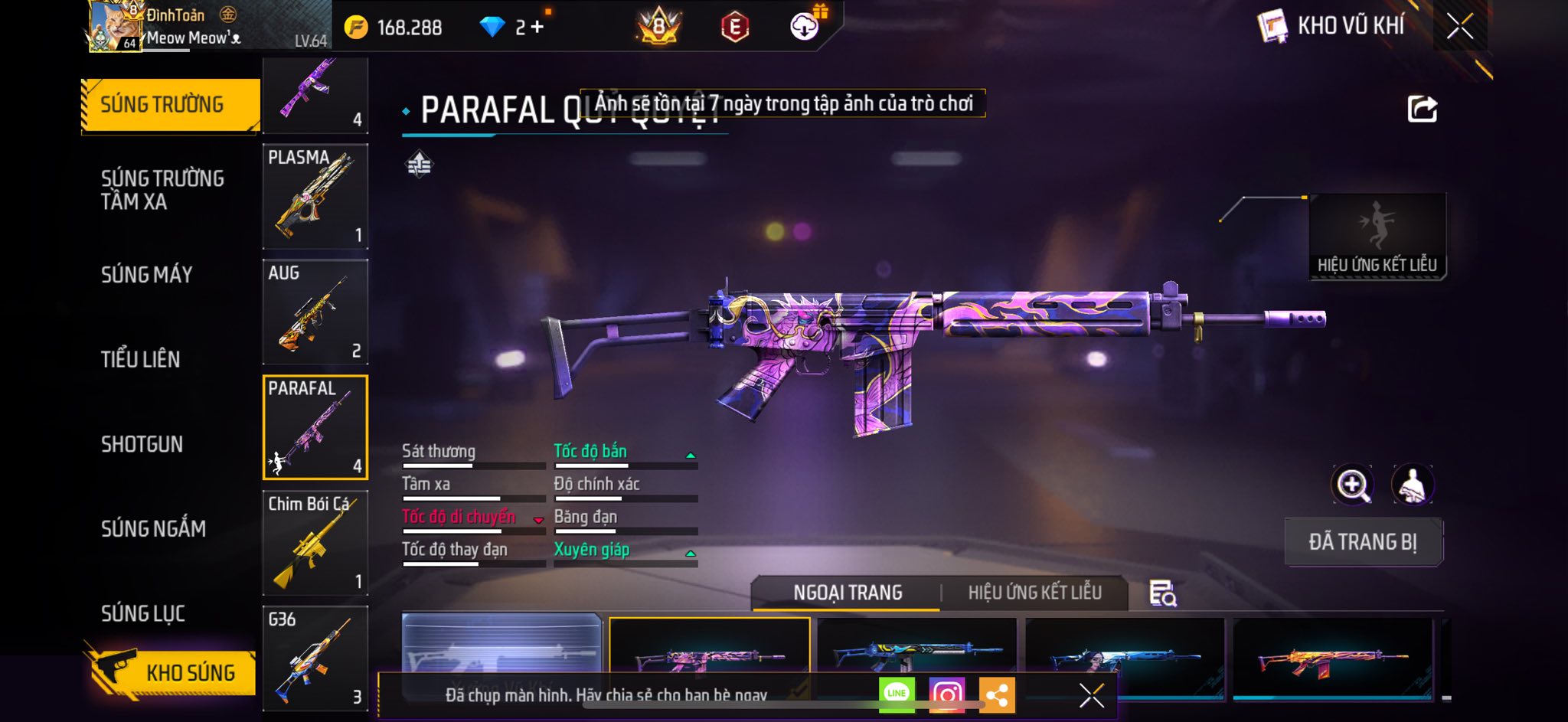Switch to the Súng Máy category

147,275
